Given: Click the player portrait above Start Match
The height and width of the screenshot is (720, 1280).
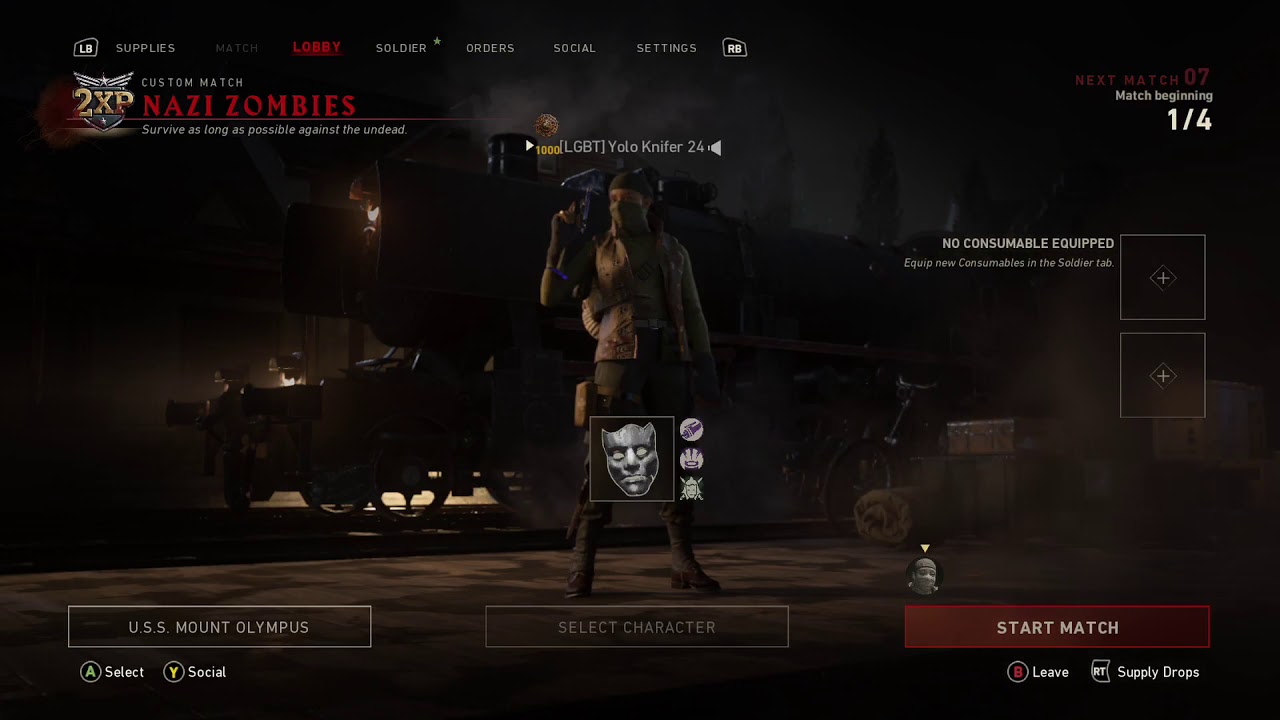Looking at the screenshot, I should [924, 576].
